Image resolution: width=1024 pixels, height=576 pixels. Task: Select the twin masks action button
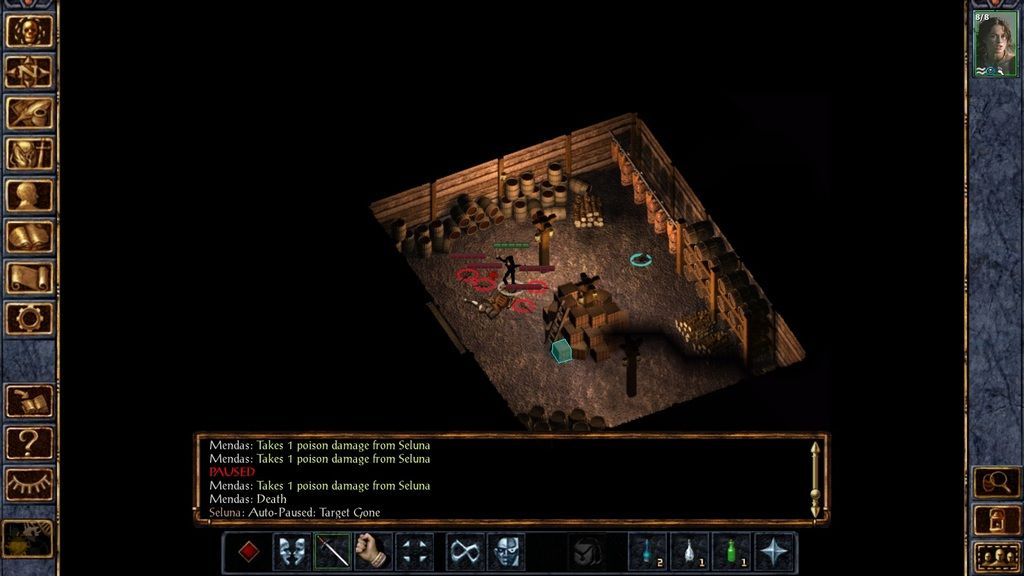click(292, 552)
